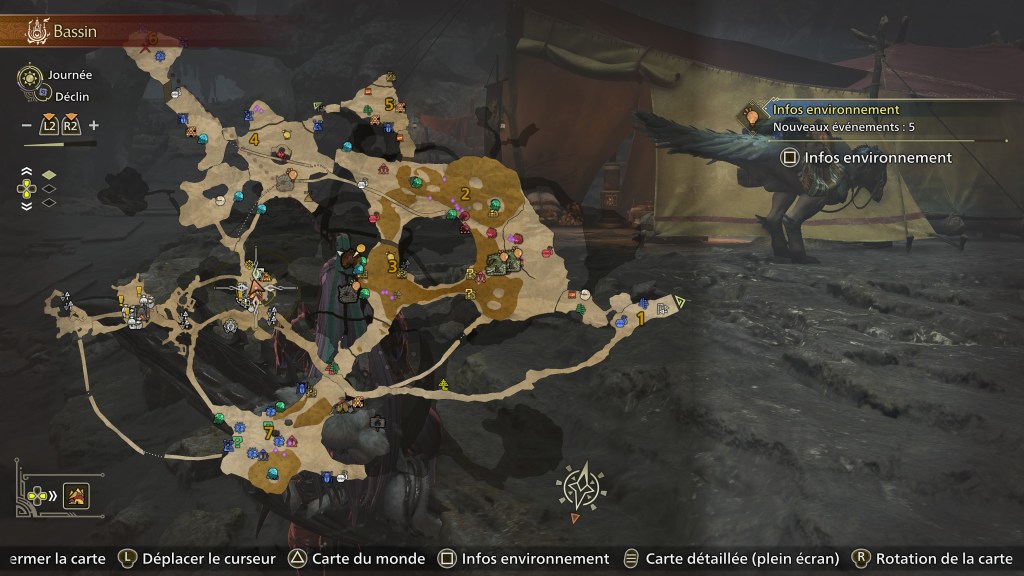Select map area number 3
This screenshot has width=1024, height=576.
coord(392,266)
